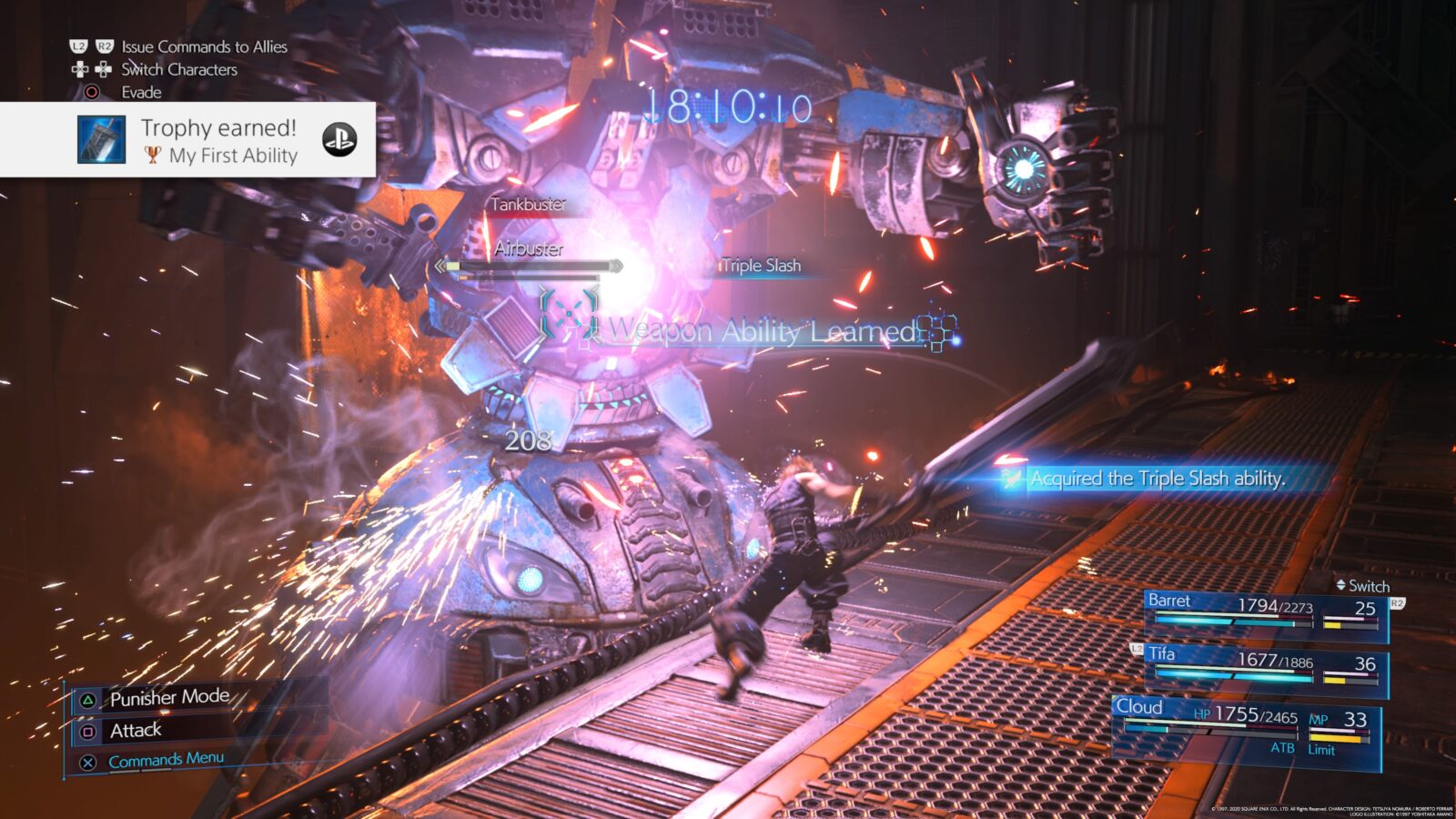Choose the Attack command
This screenshot has width=1456, height=819.
coord(136,731)
